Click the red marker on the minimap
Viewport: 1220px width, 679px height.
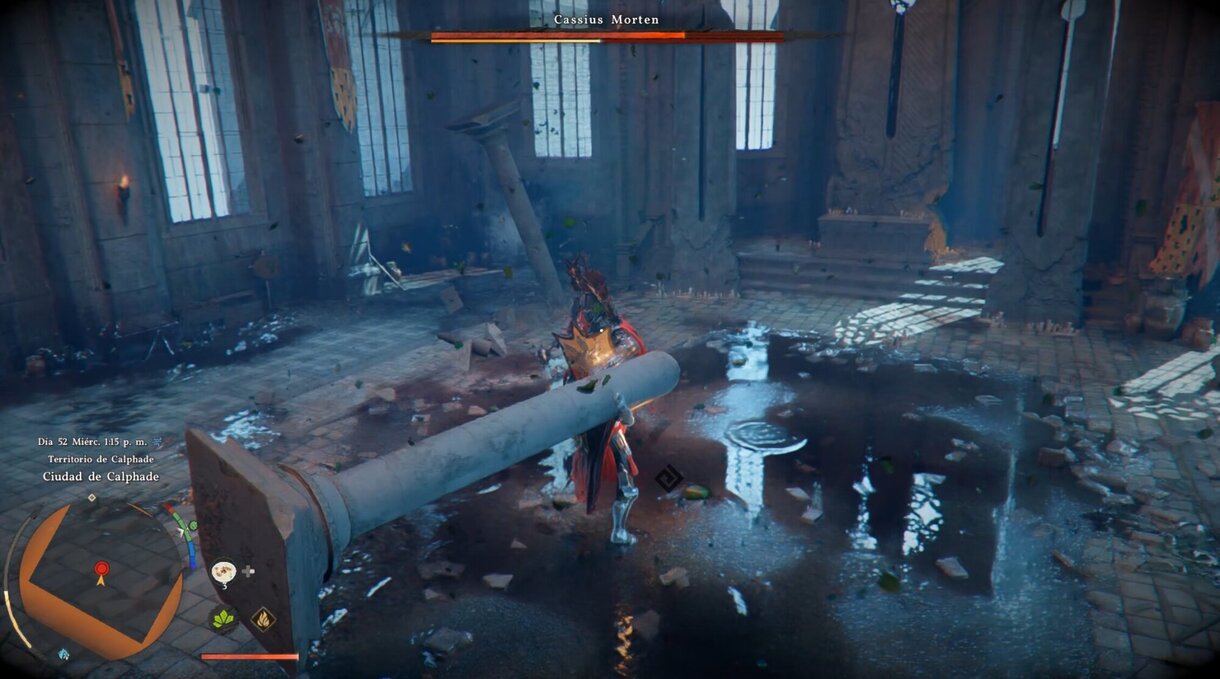(x=101, y=571)
